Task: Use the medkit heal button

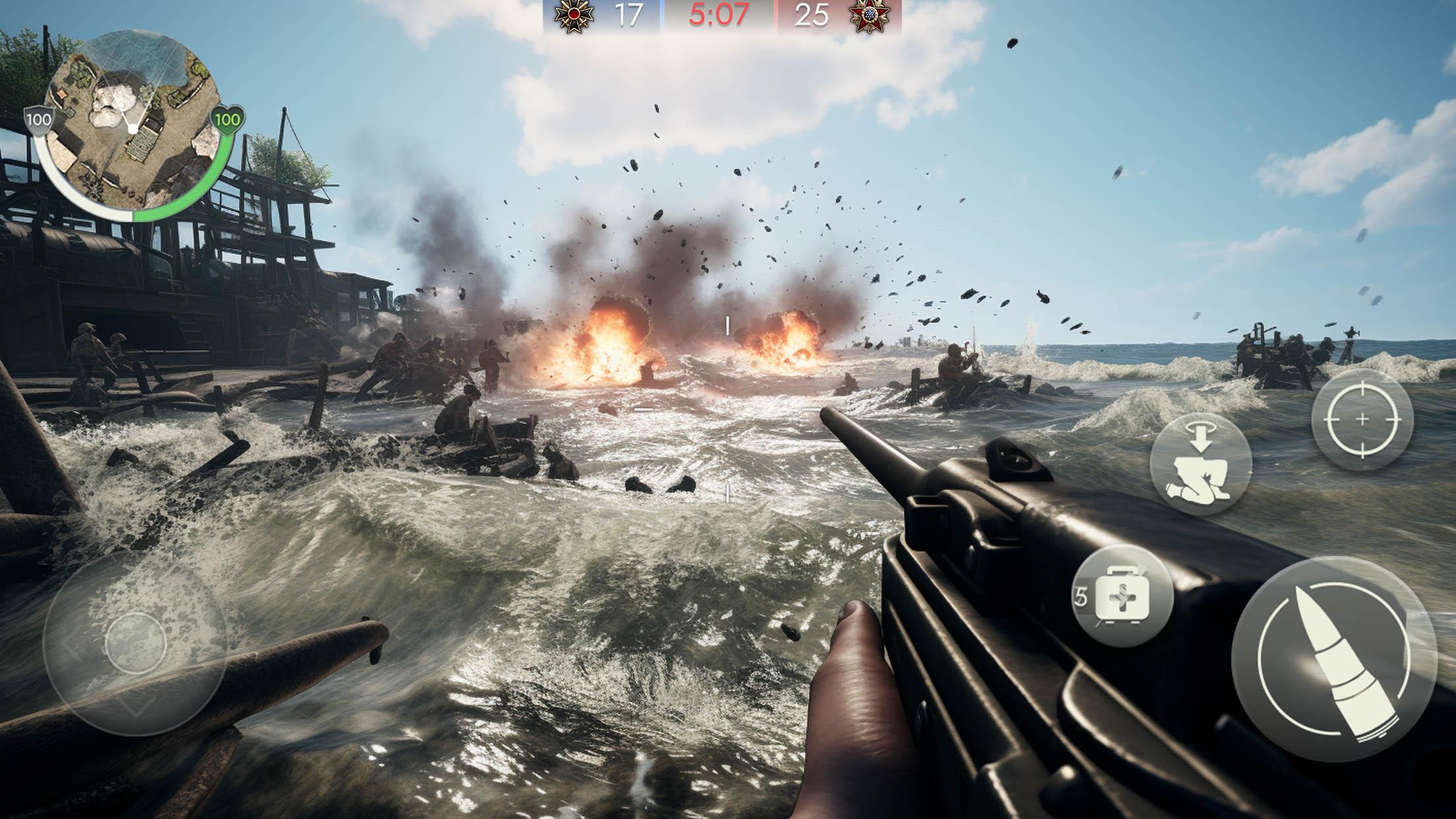Action: 1122,597
